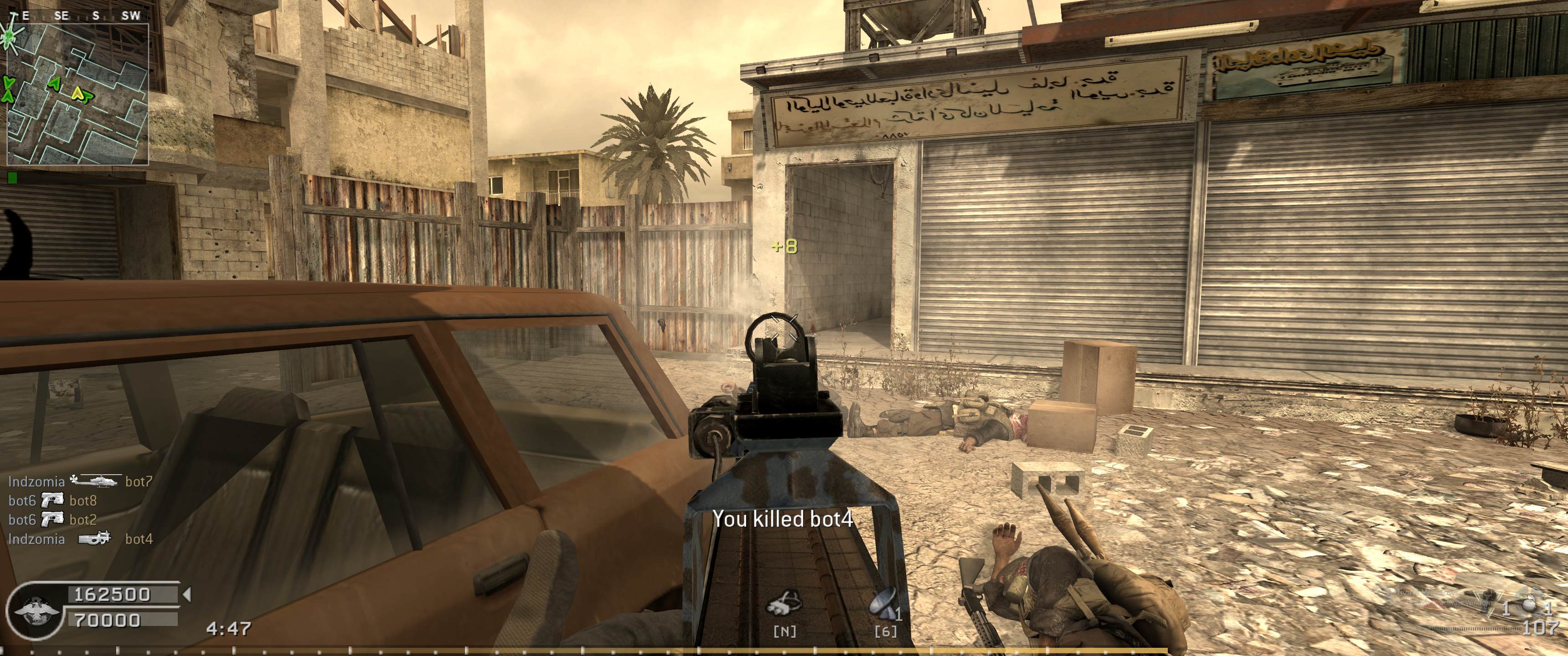Click the 'bot6 killed bot2' feed row
The image size is (1568, 656).
53,520
